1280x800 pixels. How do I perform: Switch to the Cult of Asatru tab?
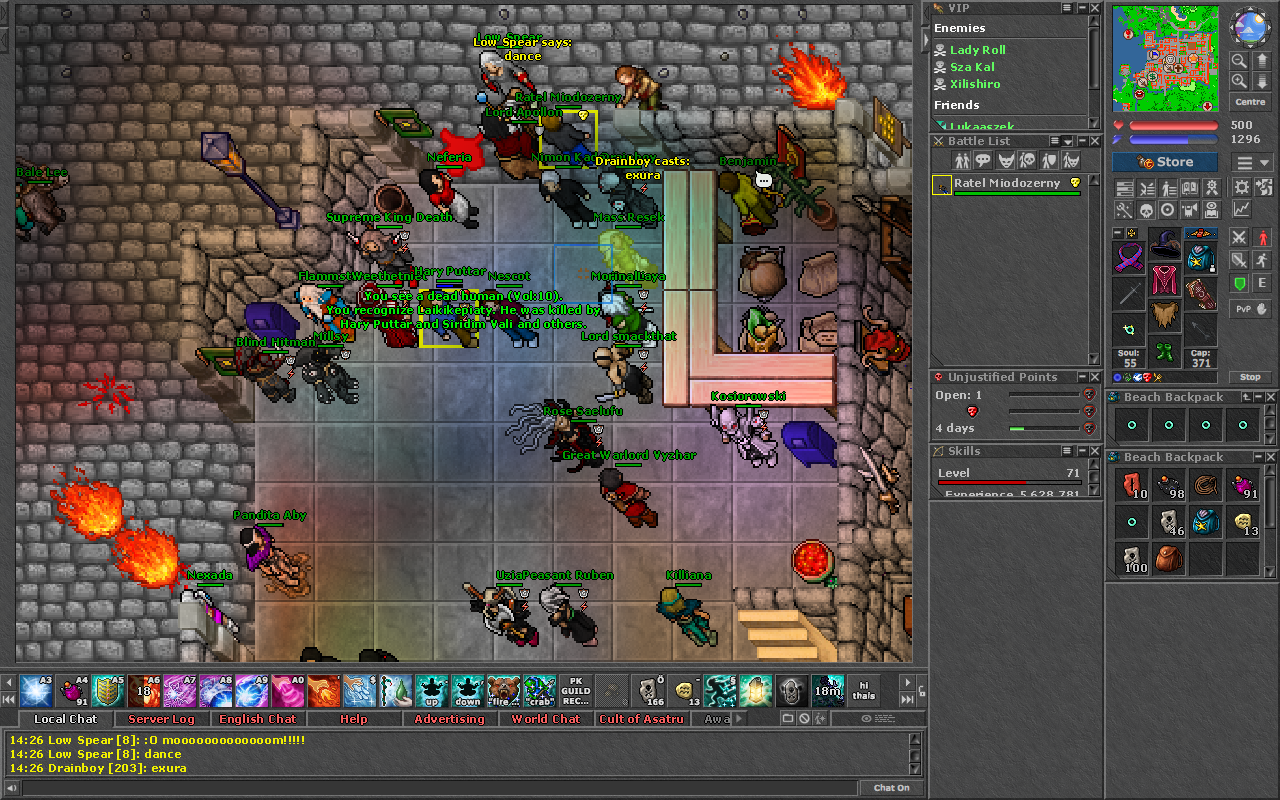click(x=641, y=719)
